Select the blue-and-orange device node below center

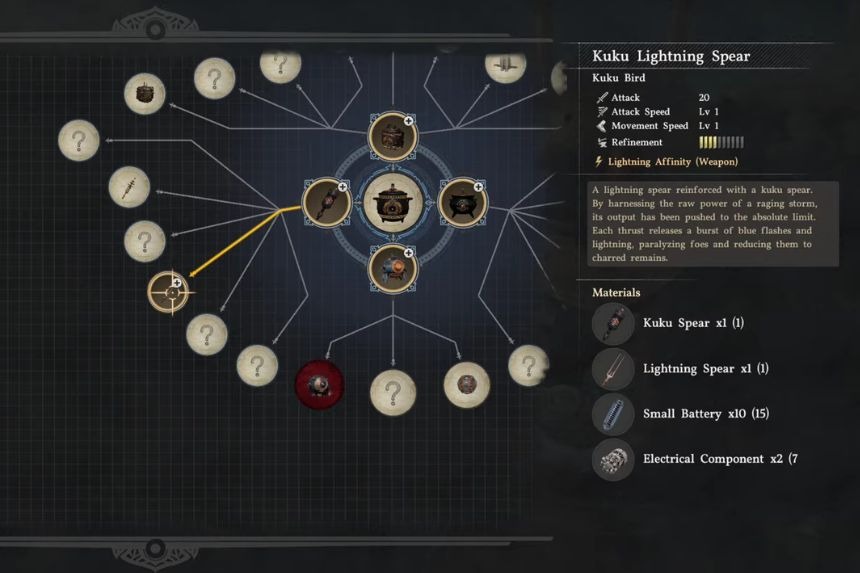point(392,269)
